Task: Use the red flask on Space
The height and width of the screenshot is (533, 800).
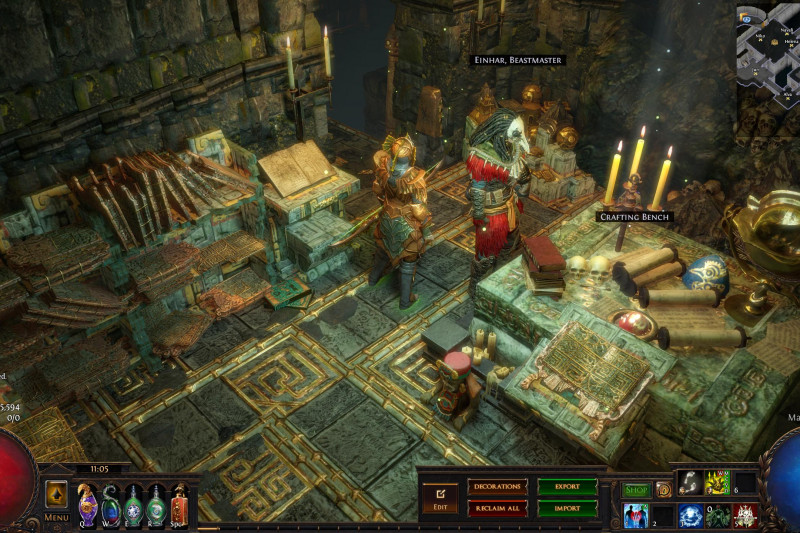Action: tap(179, 503)
